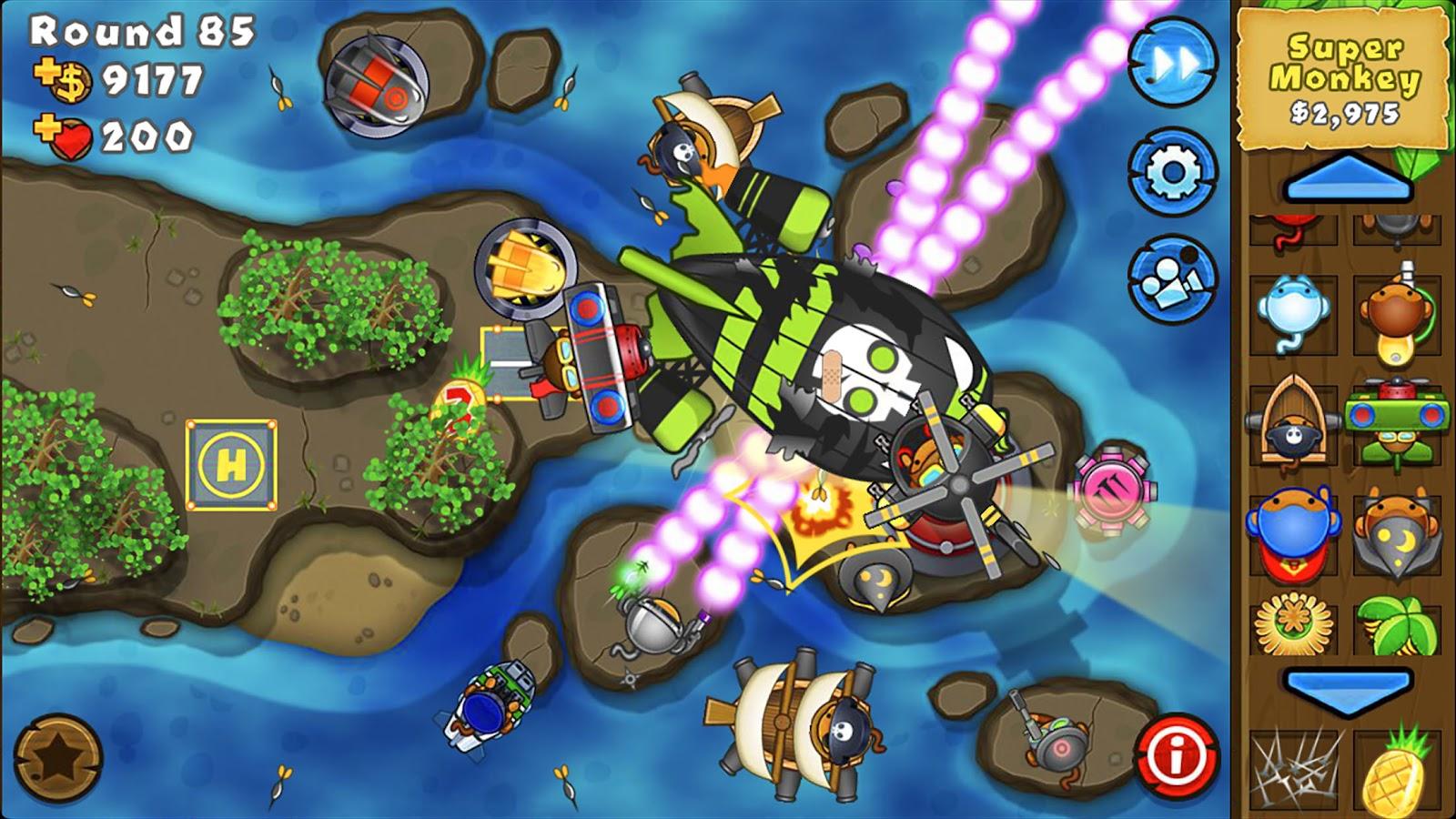Toggle fast-forward game speed
This screenshot has width=1456, height=819.
pos(1174,64)
